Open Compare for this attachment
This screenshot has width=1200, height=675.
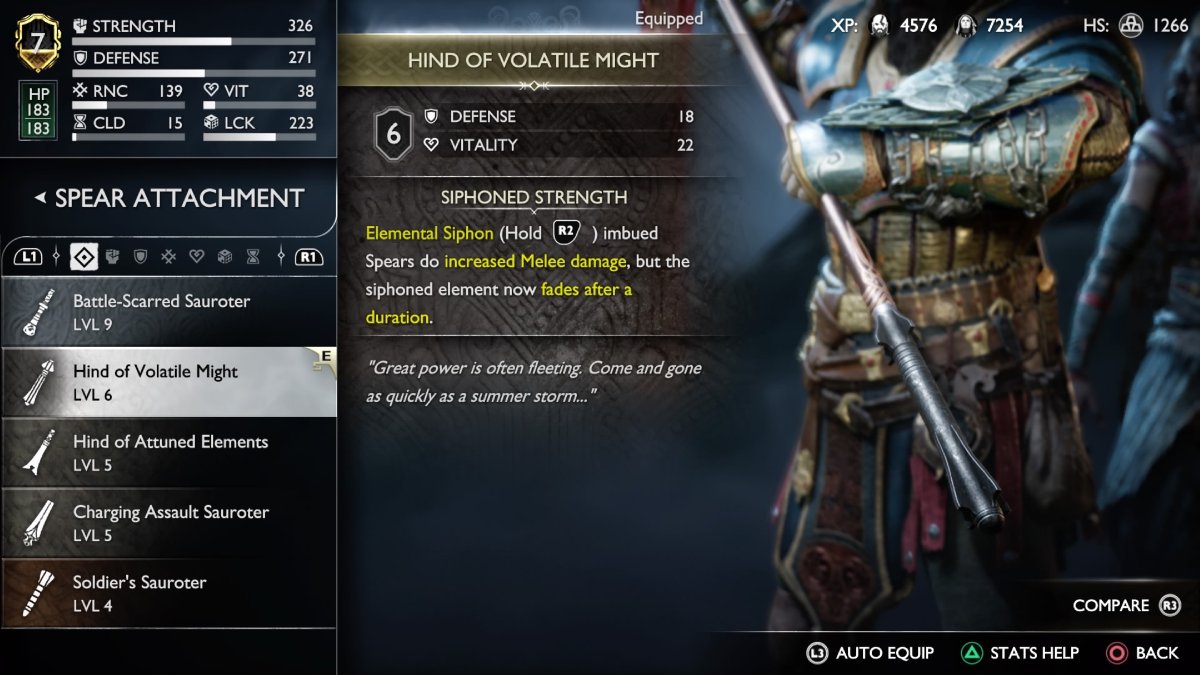[x=1126, y=605]
